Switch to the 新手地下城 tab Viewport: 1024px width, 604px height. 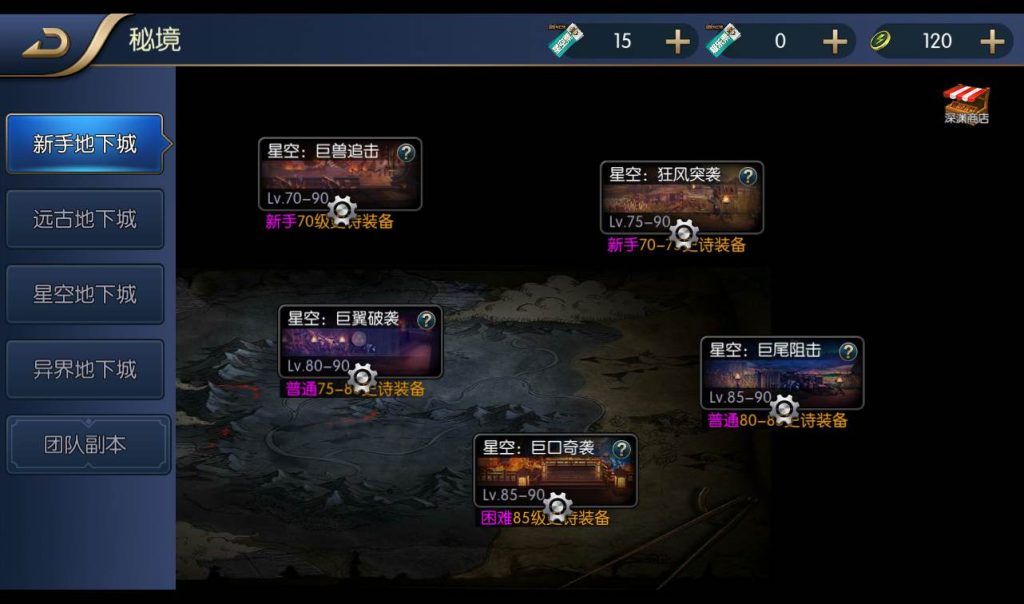(85, 144)
